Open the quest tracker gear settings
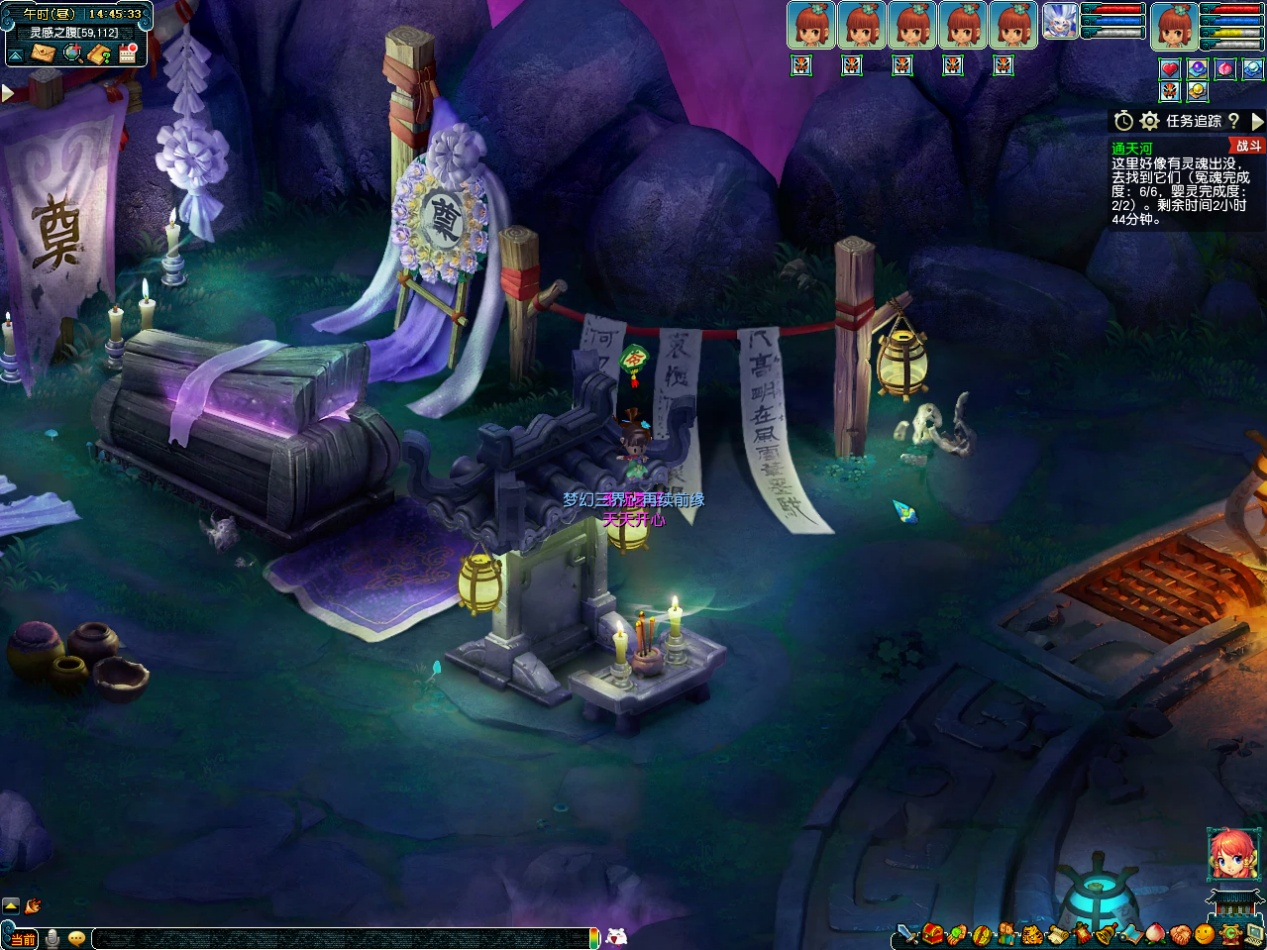 (1150, 121)
